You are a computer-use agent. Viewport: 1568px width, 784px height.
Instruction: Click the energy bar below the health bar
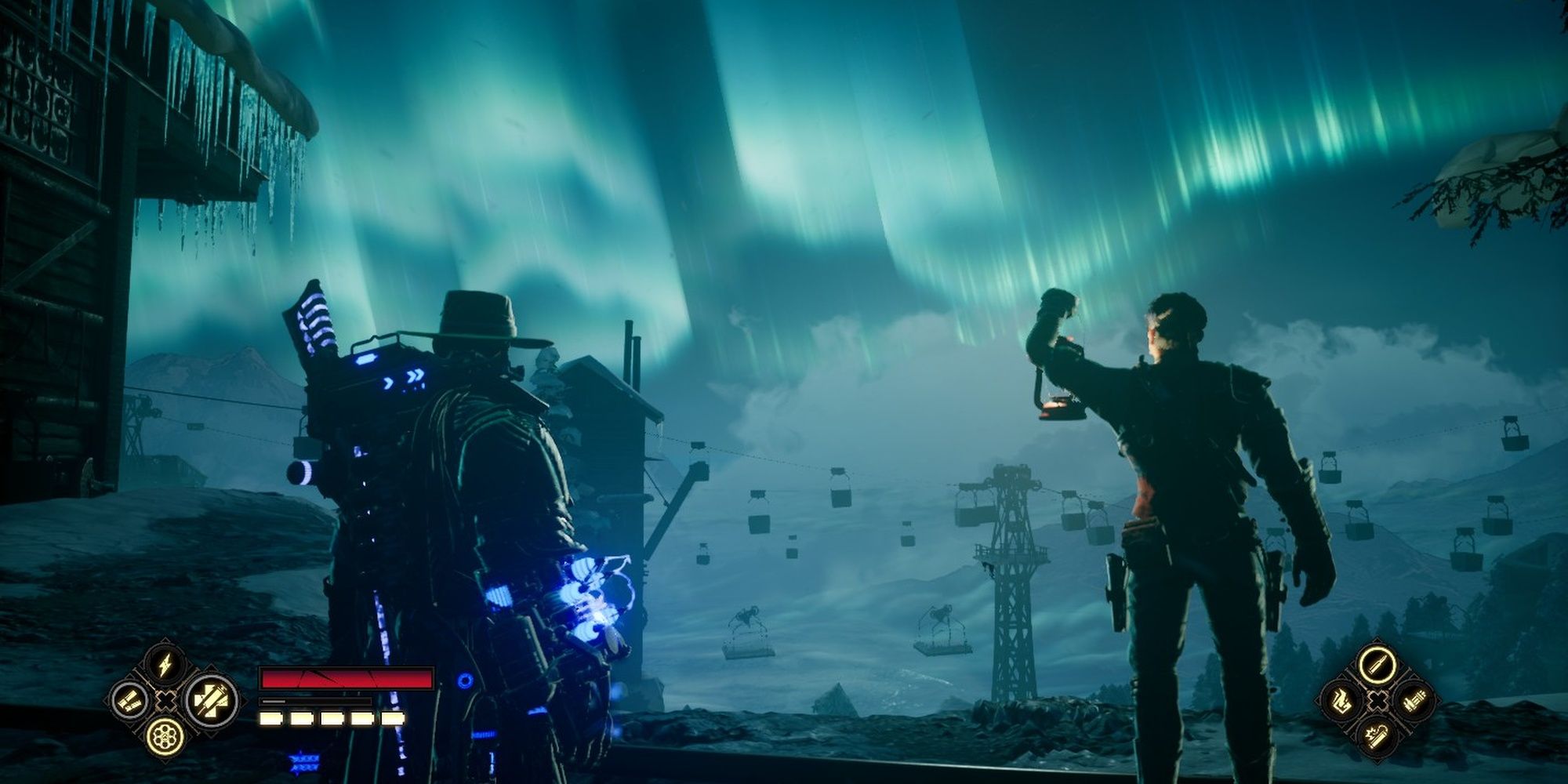click(x=314, y=702)
